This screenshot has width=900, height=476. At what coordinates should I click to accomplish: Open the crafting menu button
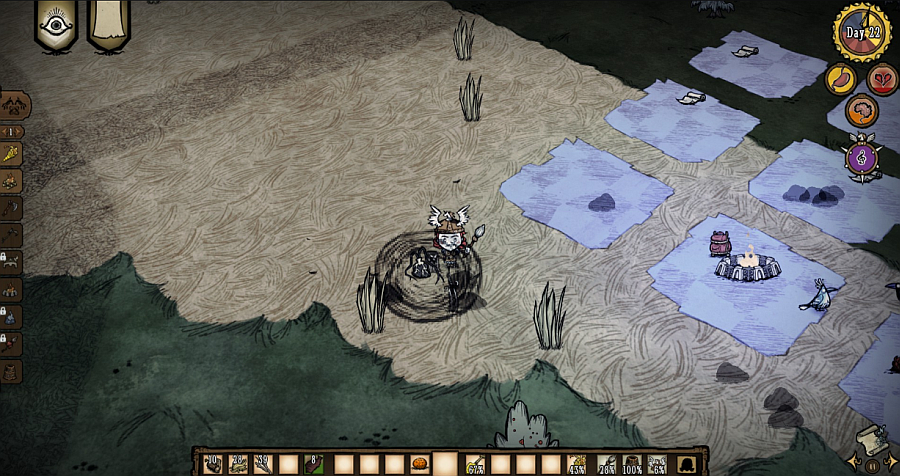(x=15, y=104)
